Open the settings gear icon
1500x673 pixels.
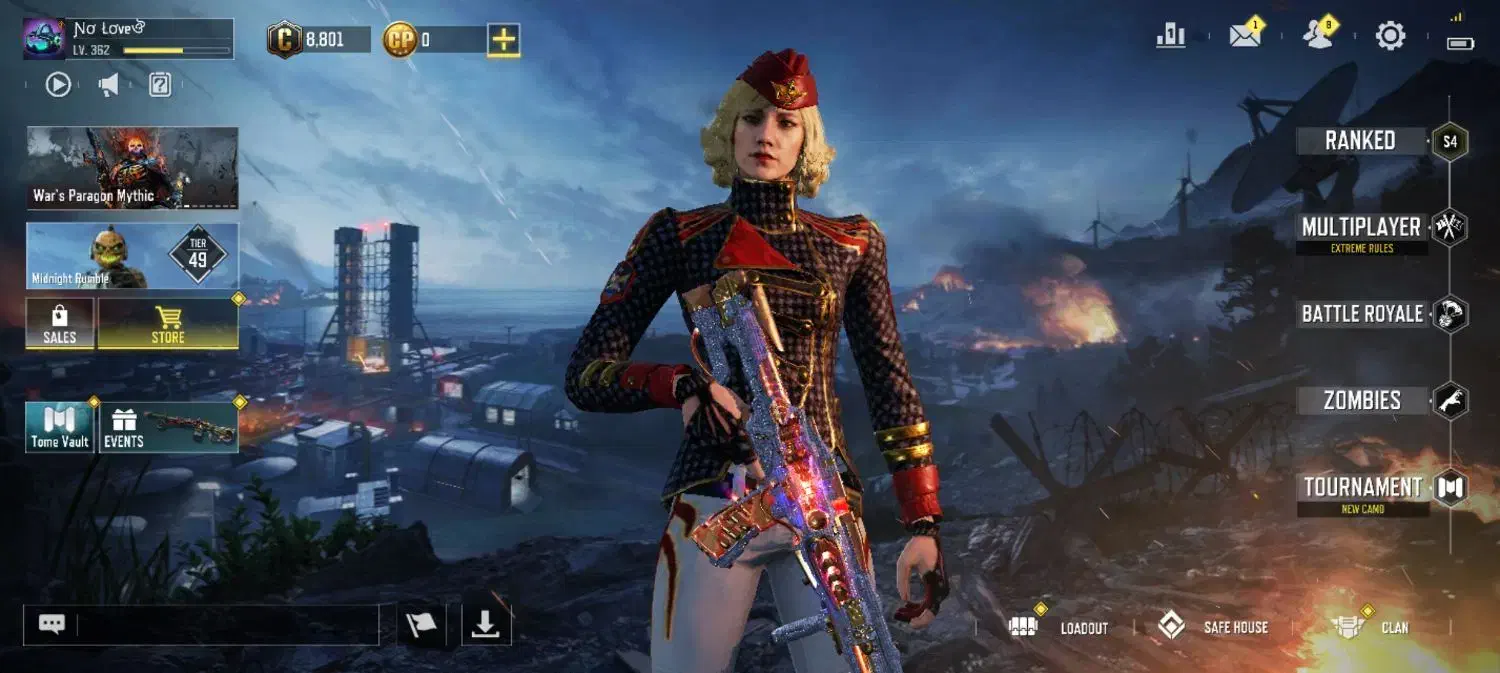[x=1390, y=36]
